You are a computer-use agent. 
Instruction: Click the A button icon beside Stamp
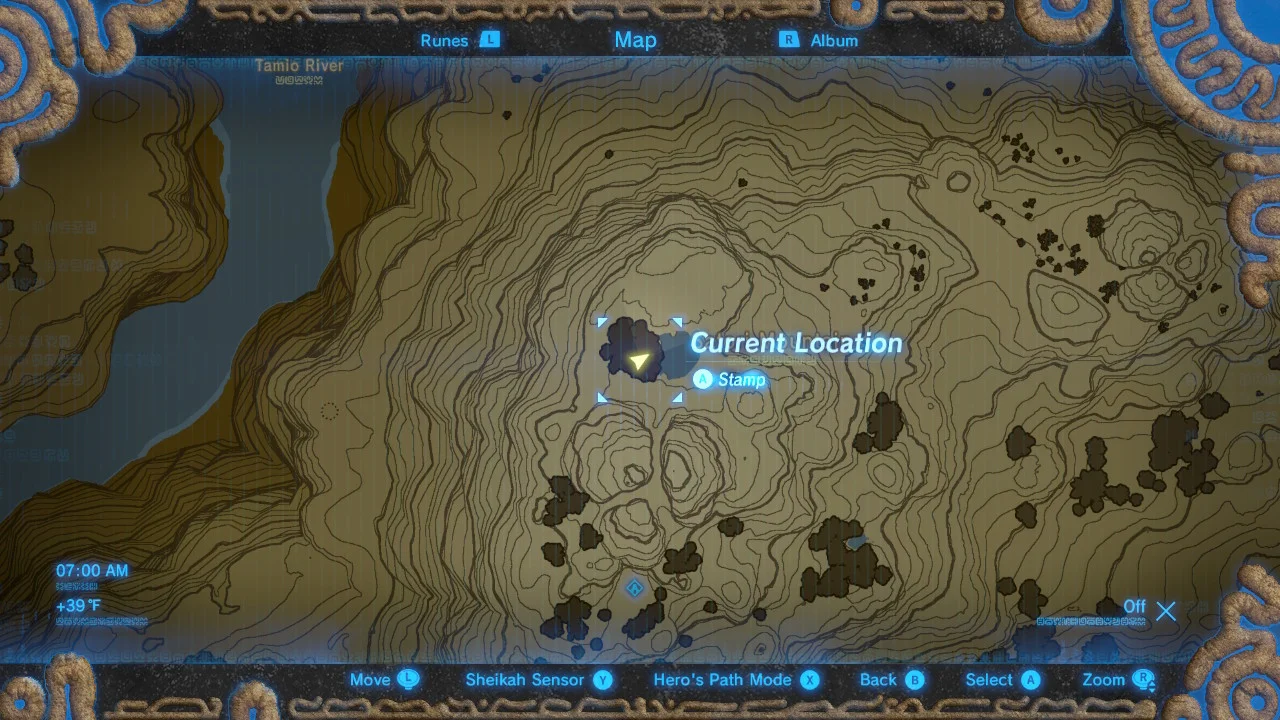pyautogui.click(x=703, y=380)
